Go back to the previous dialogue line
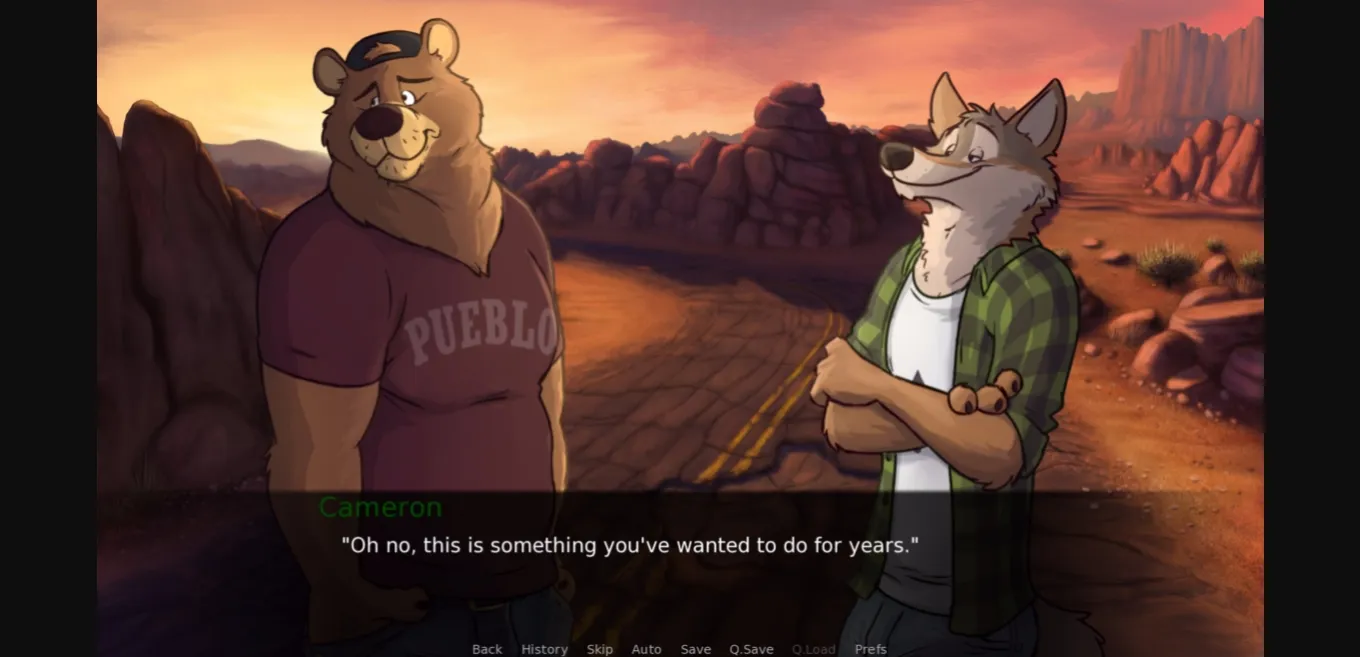This screenshot has width=1360, height=657. point(487,649)
